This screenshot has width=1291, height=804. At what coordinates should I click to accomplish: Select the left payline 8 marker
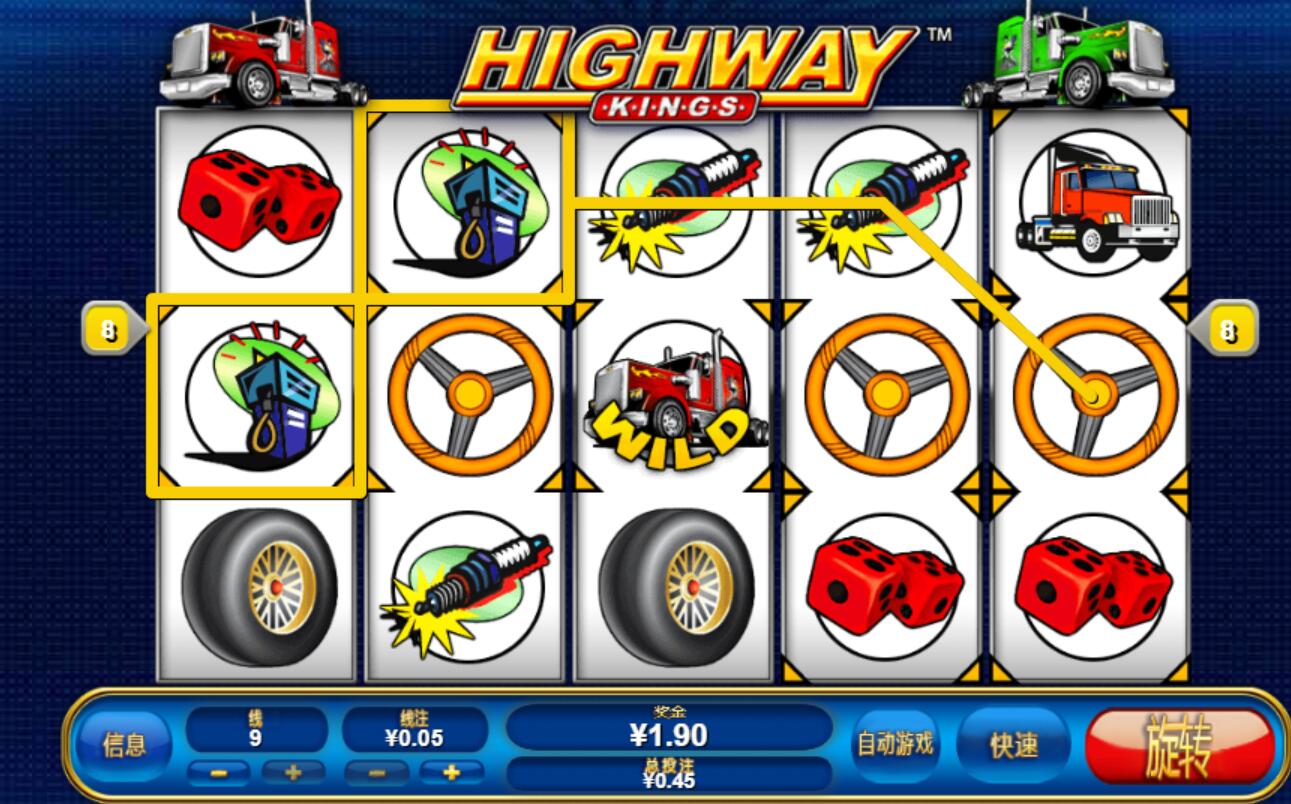pos(109,331)
